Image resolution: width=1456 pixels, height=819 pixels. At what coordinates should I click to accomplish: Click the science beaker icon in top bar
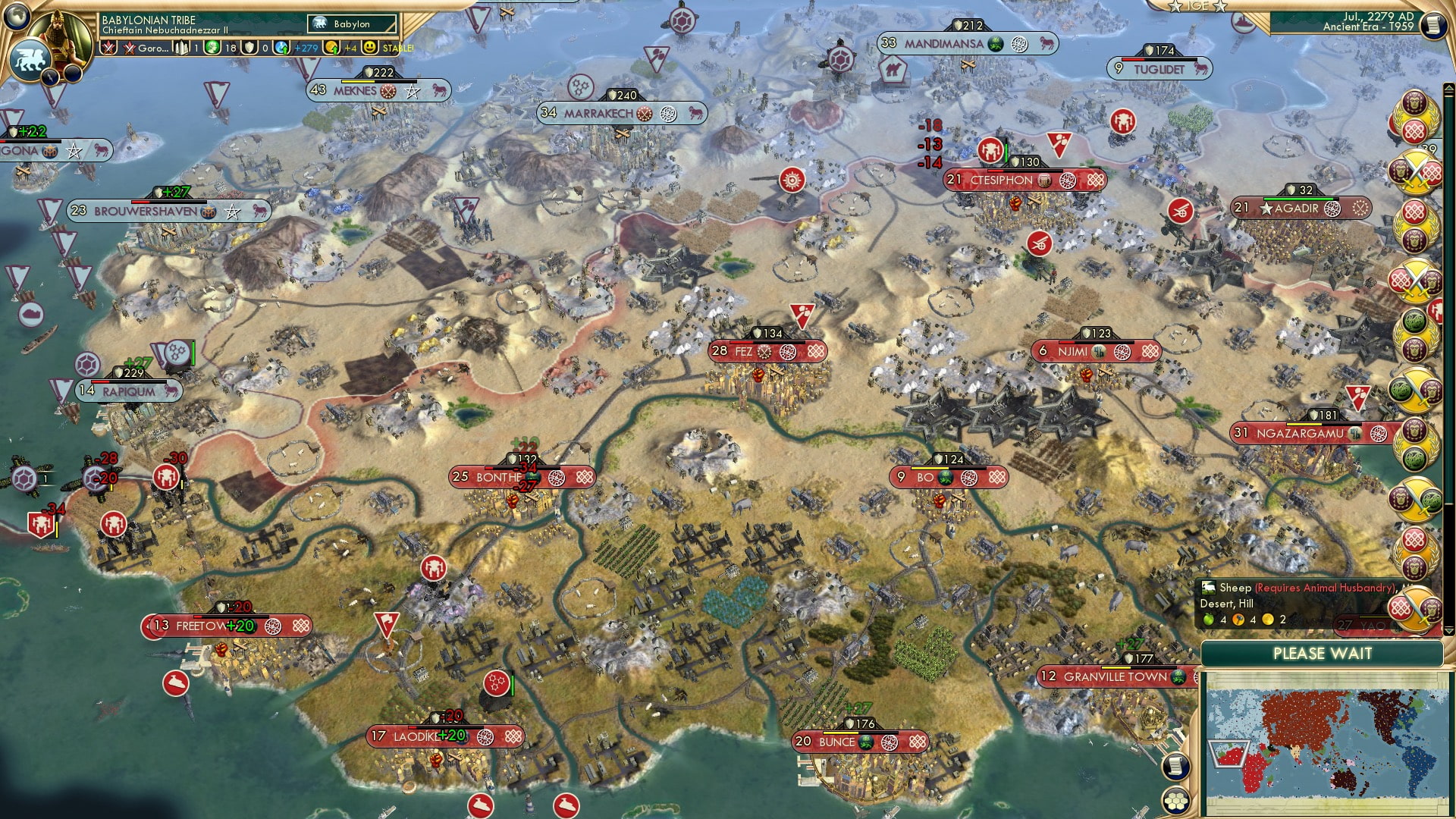(x=213, y=47)
